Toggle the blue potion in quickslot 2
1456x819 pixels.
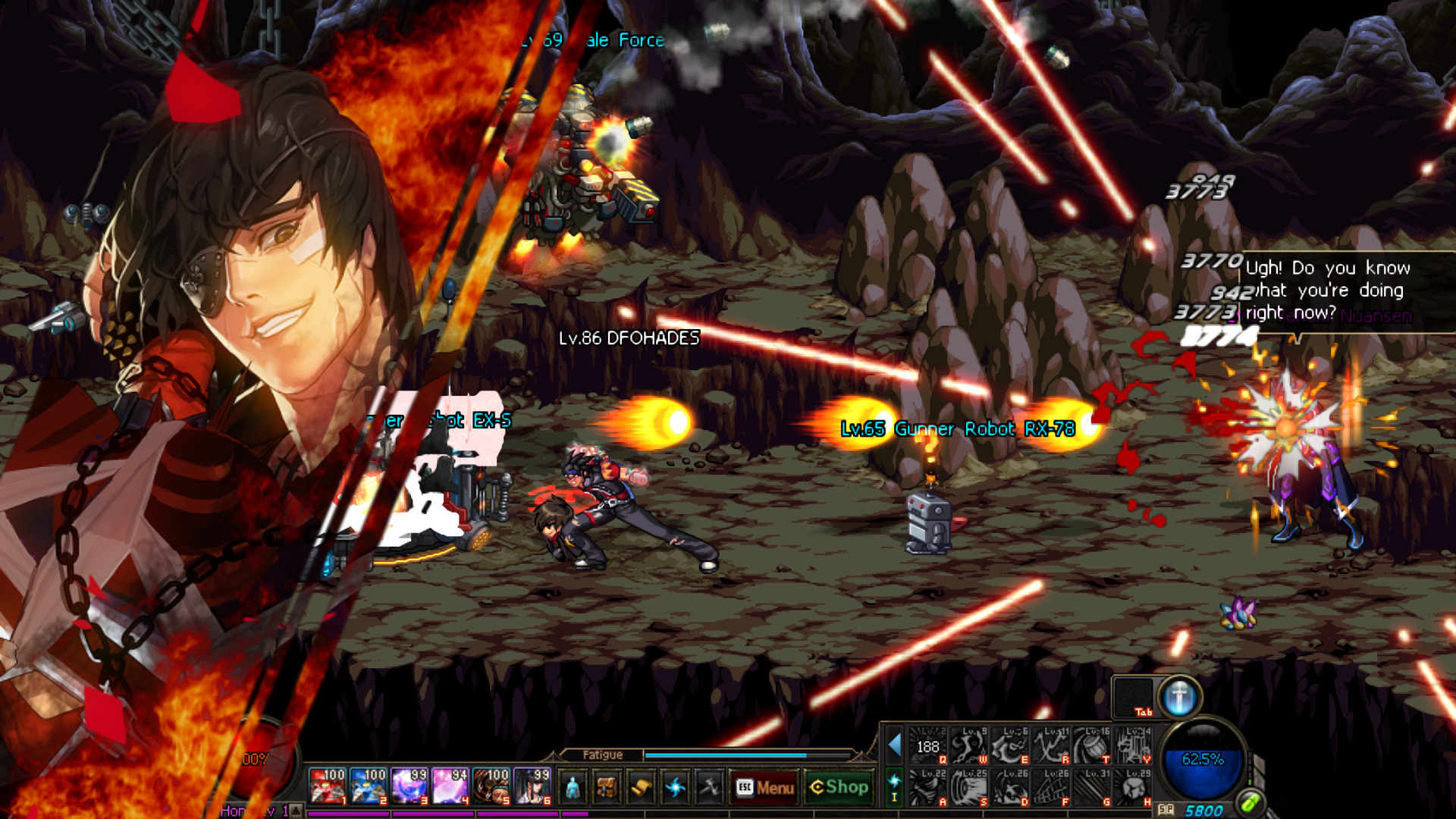[x=368, y=787]
